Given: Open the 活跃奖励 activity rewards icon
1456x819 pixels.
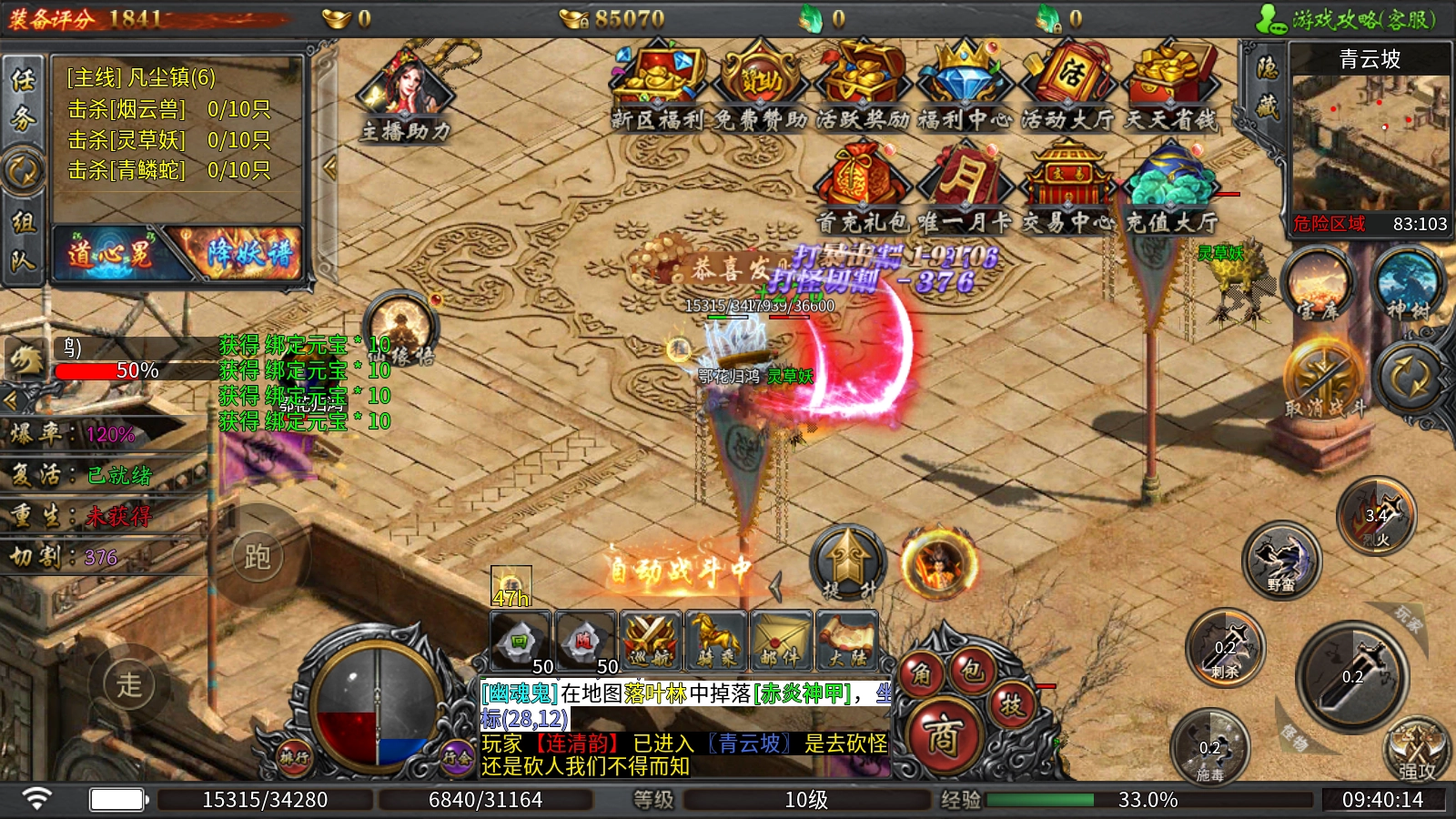Looking at the screenshot, I should (x=862, y=86).
